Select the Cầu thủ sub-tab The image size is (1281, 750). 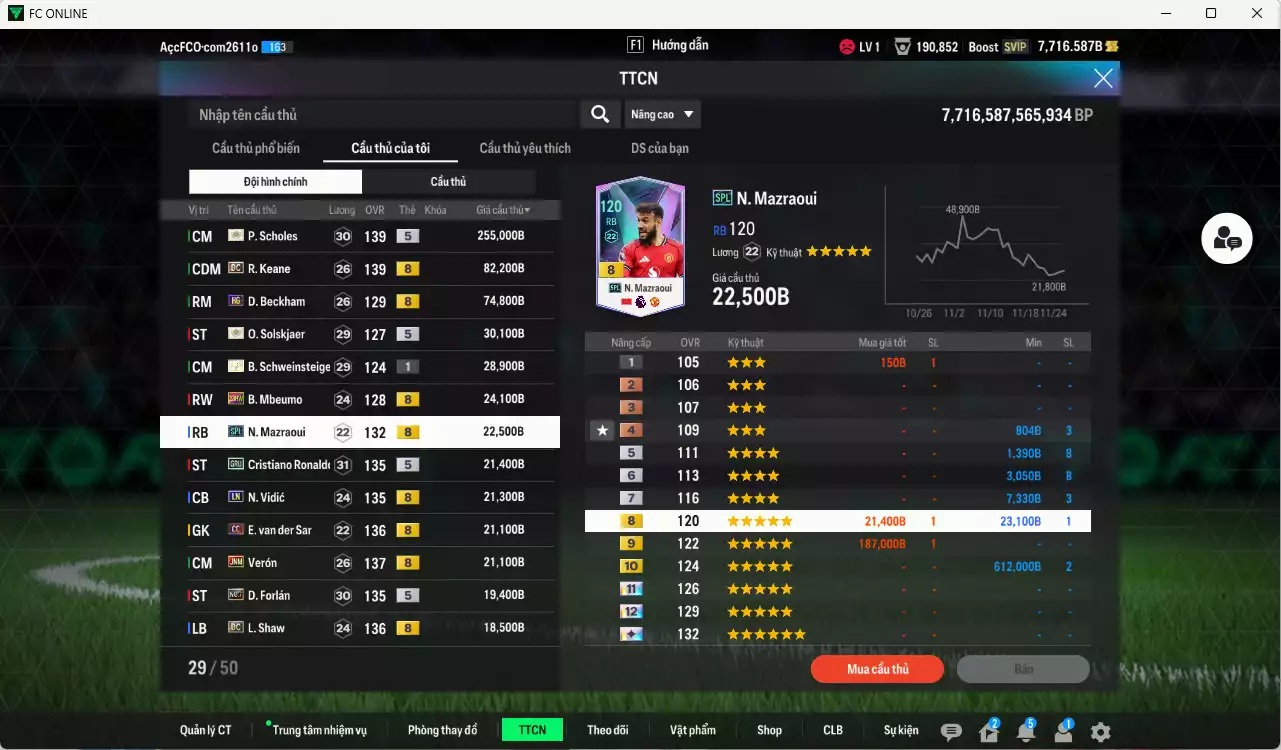point(448,181)
